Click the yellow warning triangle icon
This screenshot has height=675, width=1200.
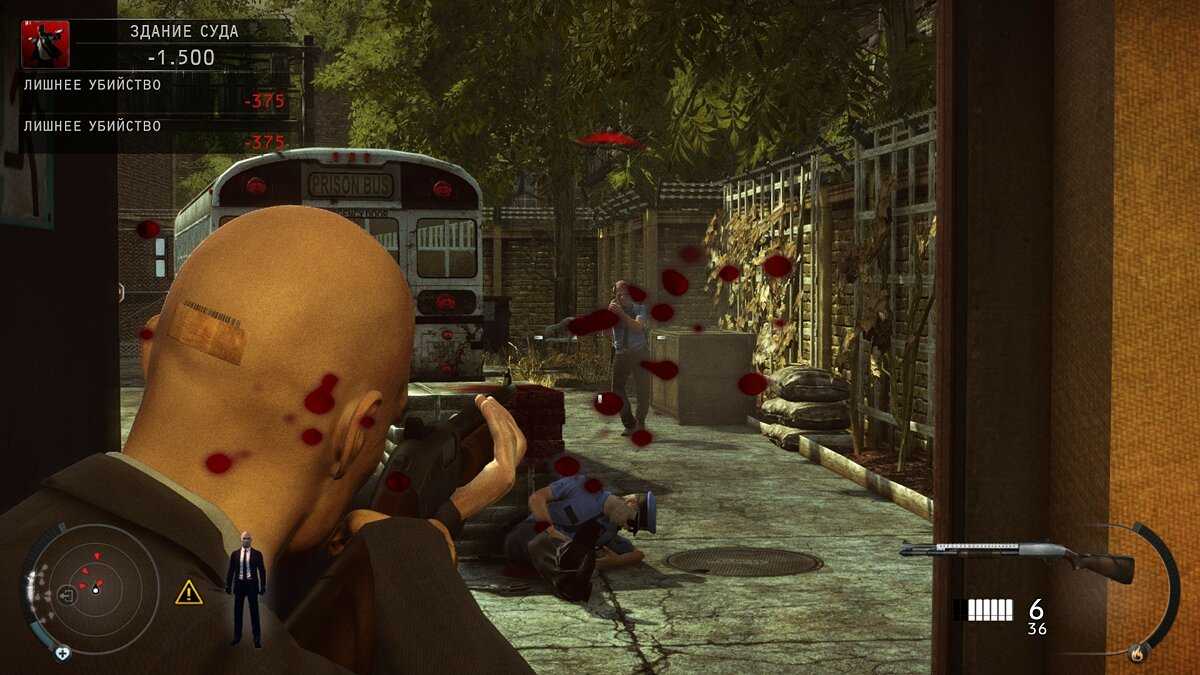[189, 593]
